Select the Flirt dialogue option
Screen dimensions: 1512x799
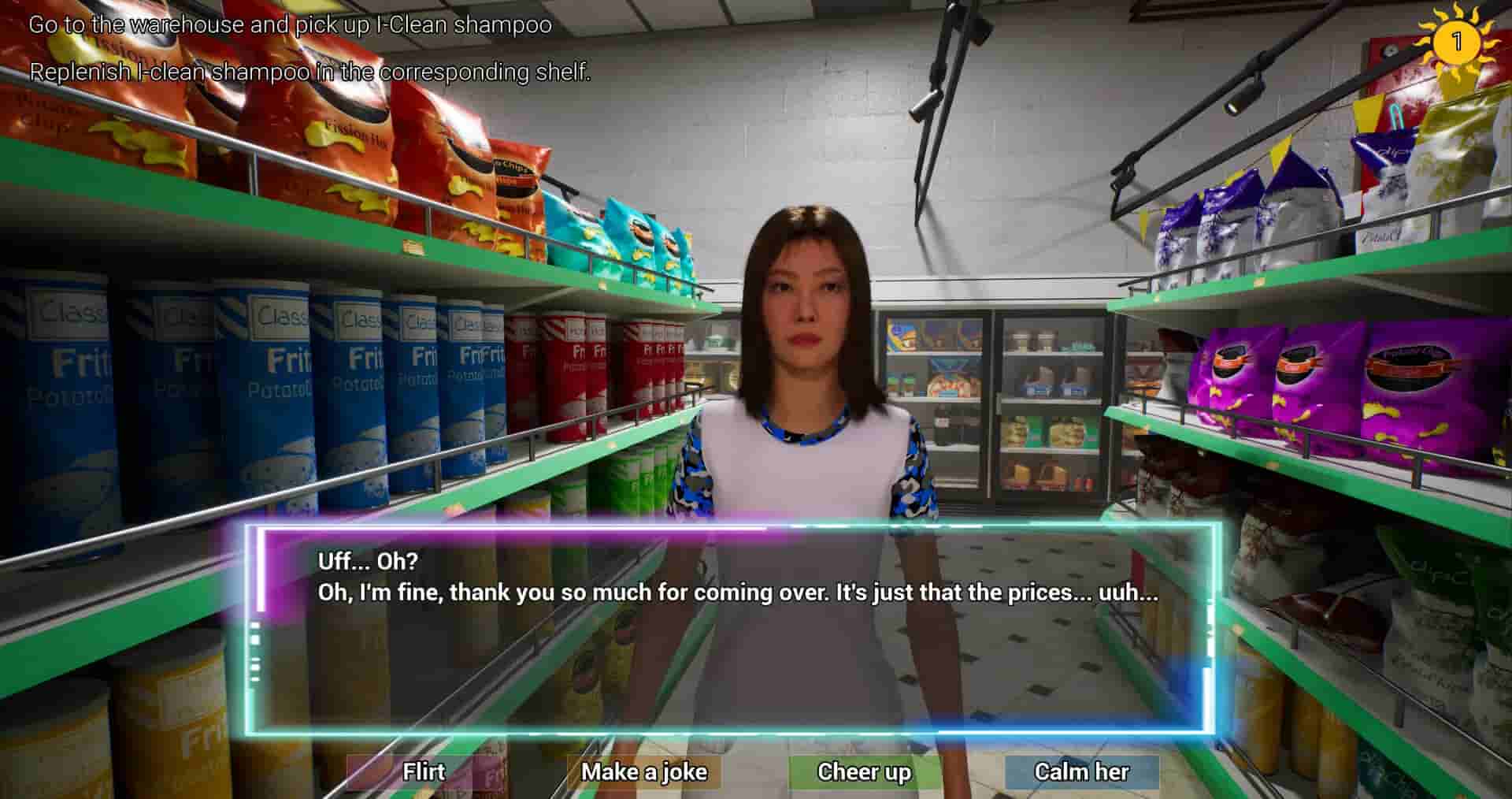424,772
